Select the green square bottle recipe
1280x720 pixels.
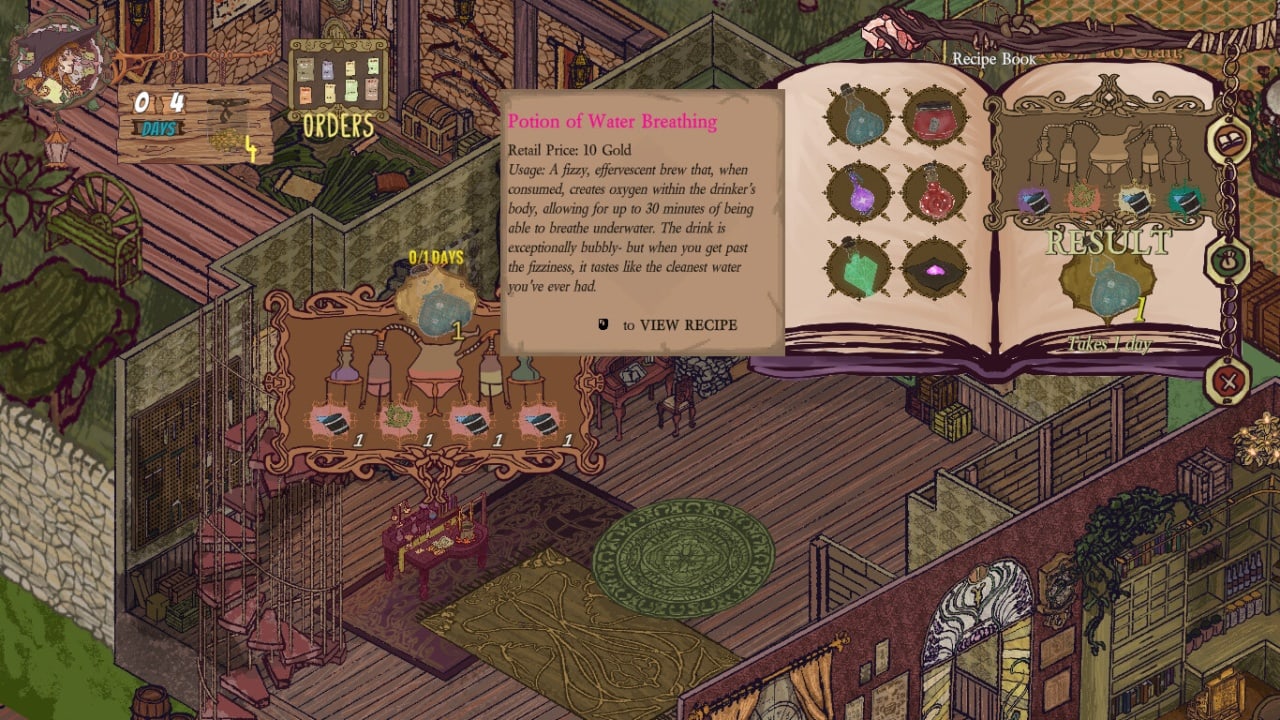click(858, 268)
